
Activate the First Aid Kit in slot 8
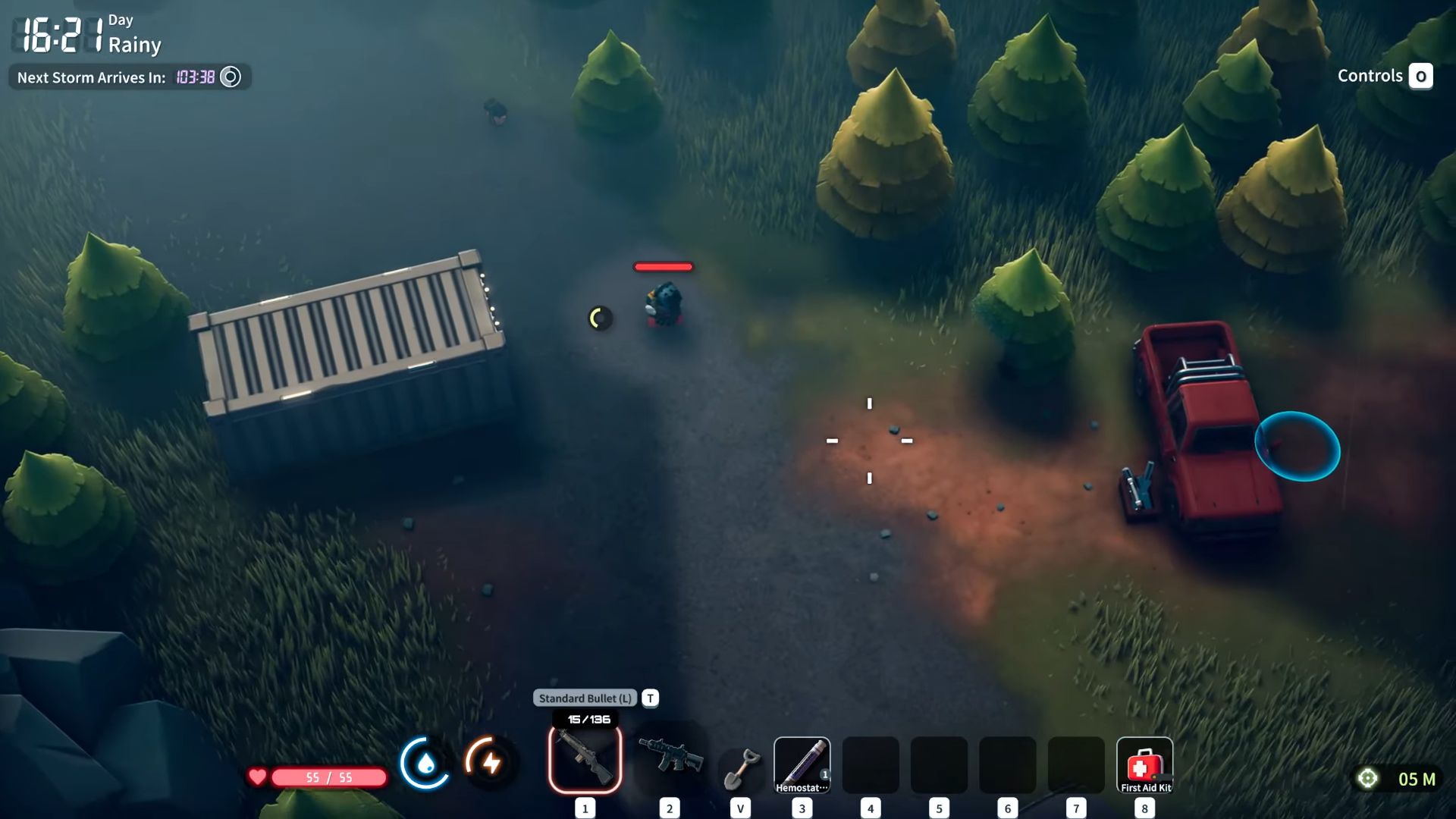[x=1145, y=765]
